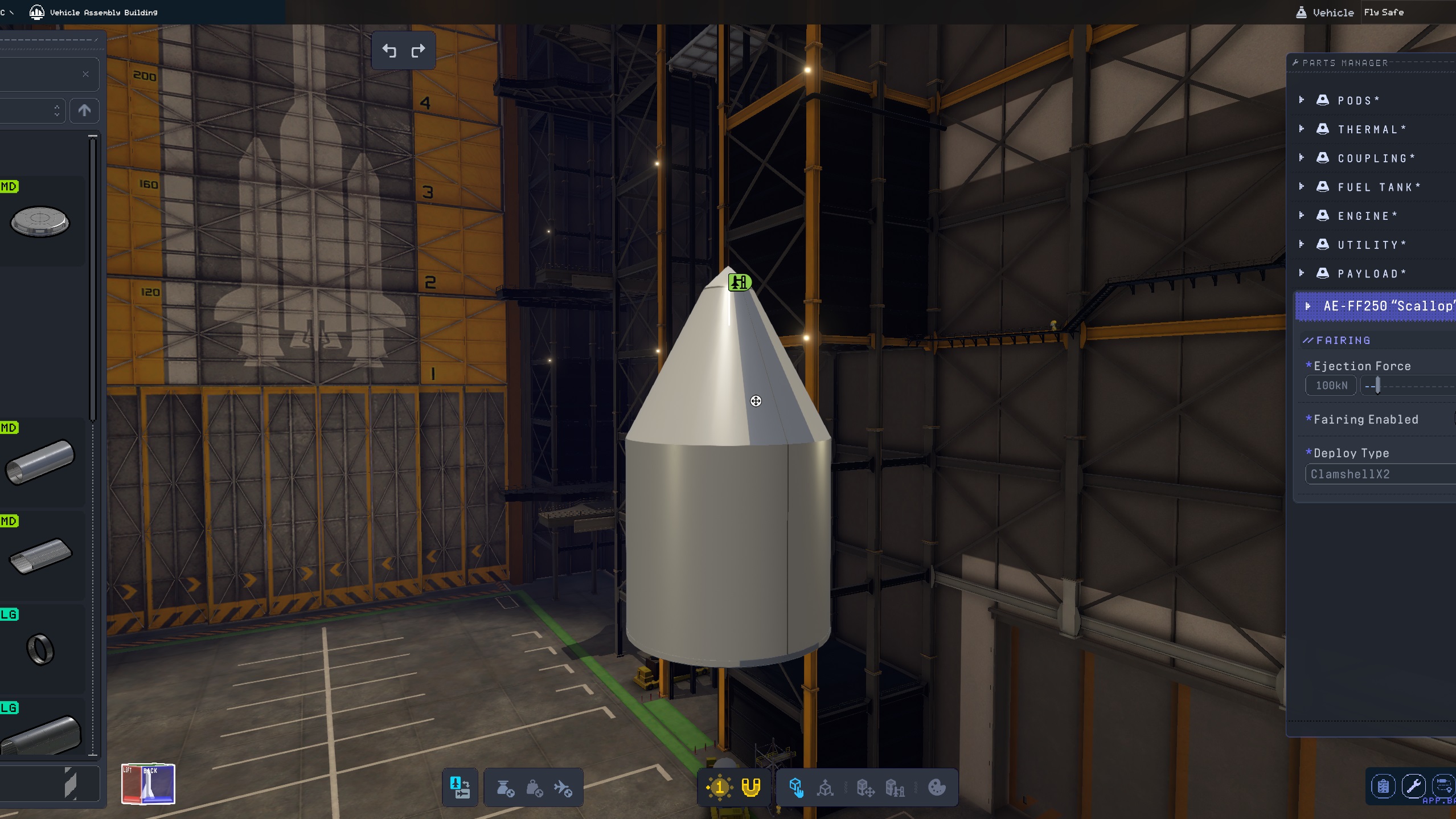Viewport: 1456px width, 819px height.
Task: Open the clipboard checklist app
Action: click(1383, 787)
